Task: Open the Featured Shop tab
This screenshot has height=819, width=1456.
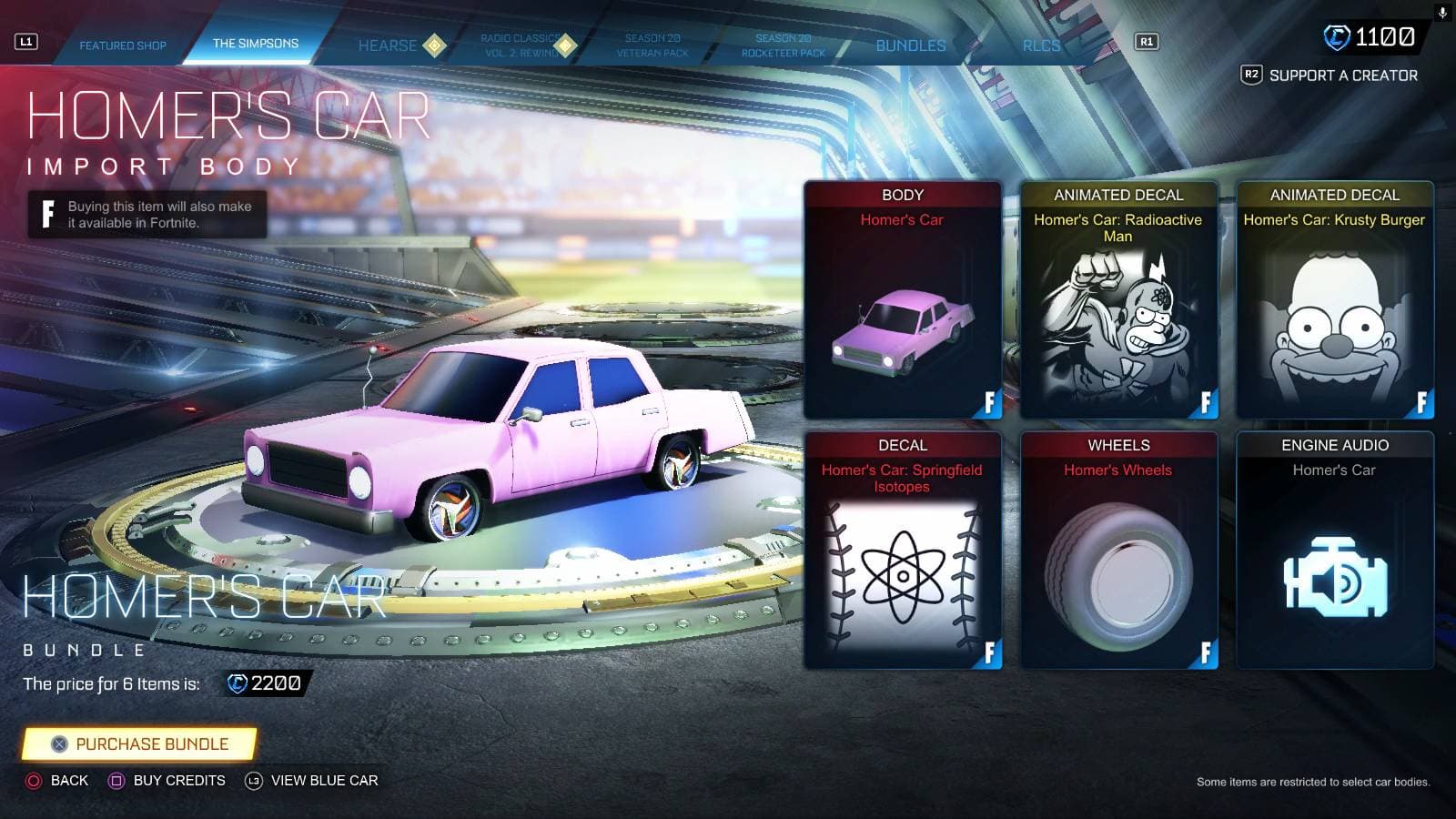Action: 125,45
